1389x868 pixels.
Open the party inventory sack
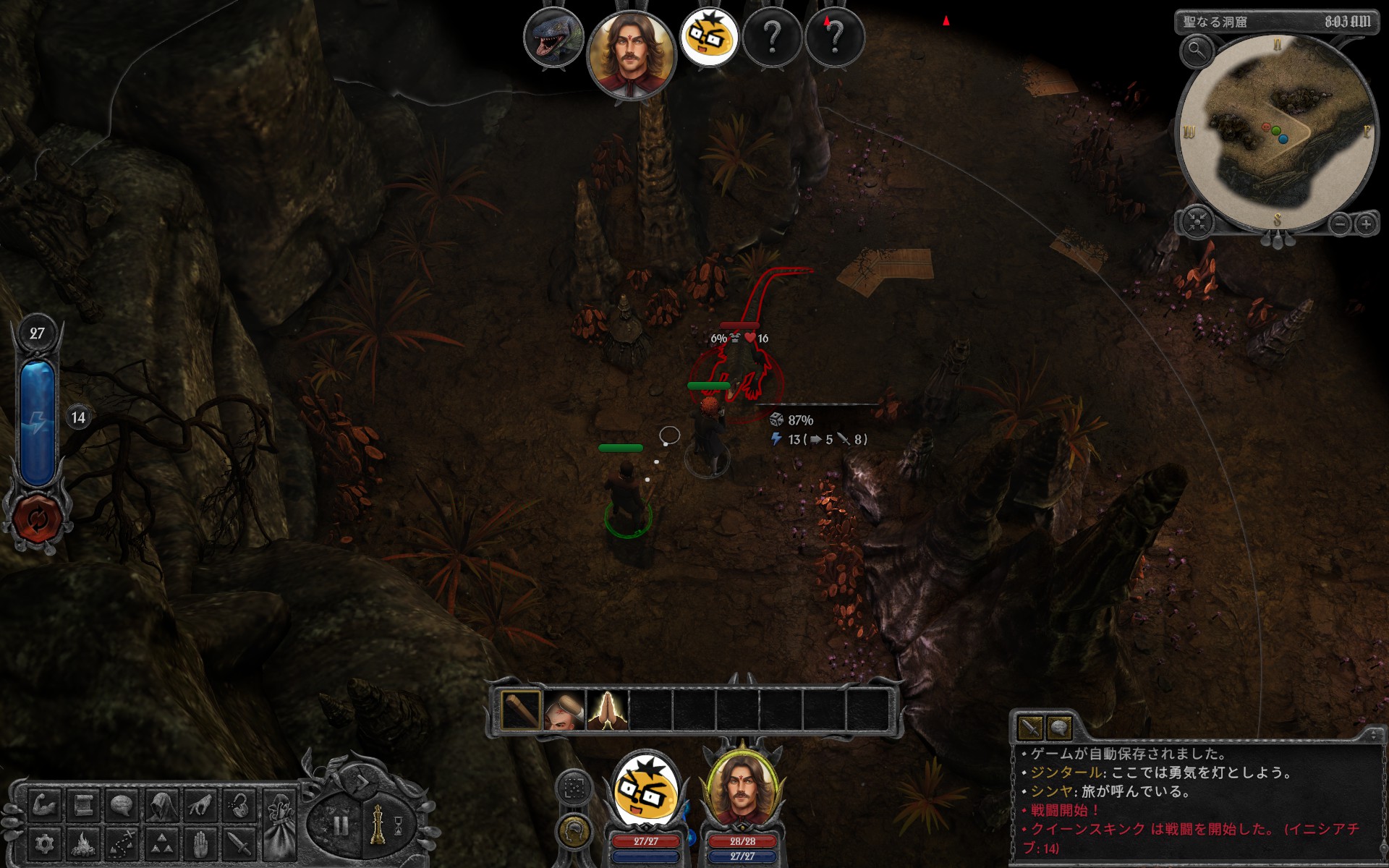(279, 825)
